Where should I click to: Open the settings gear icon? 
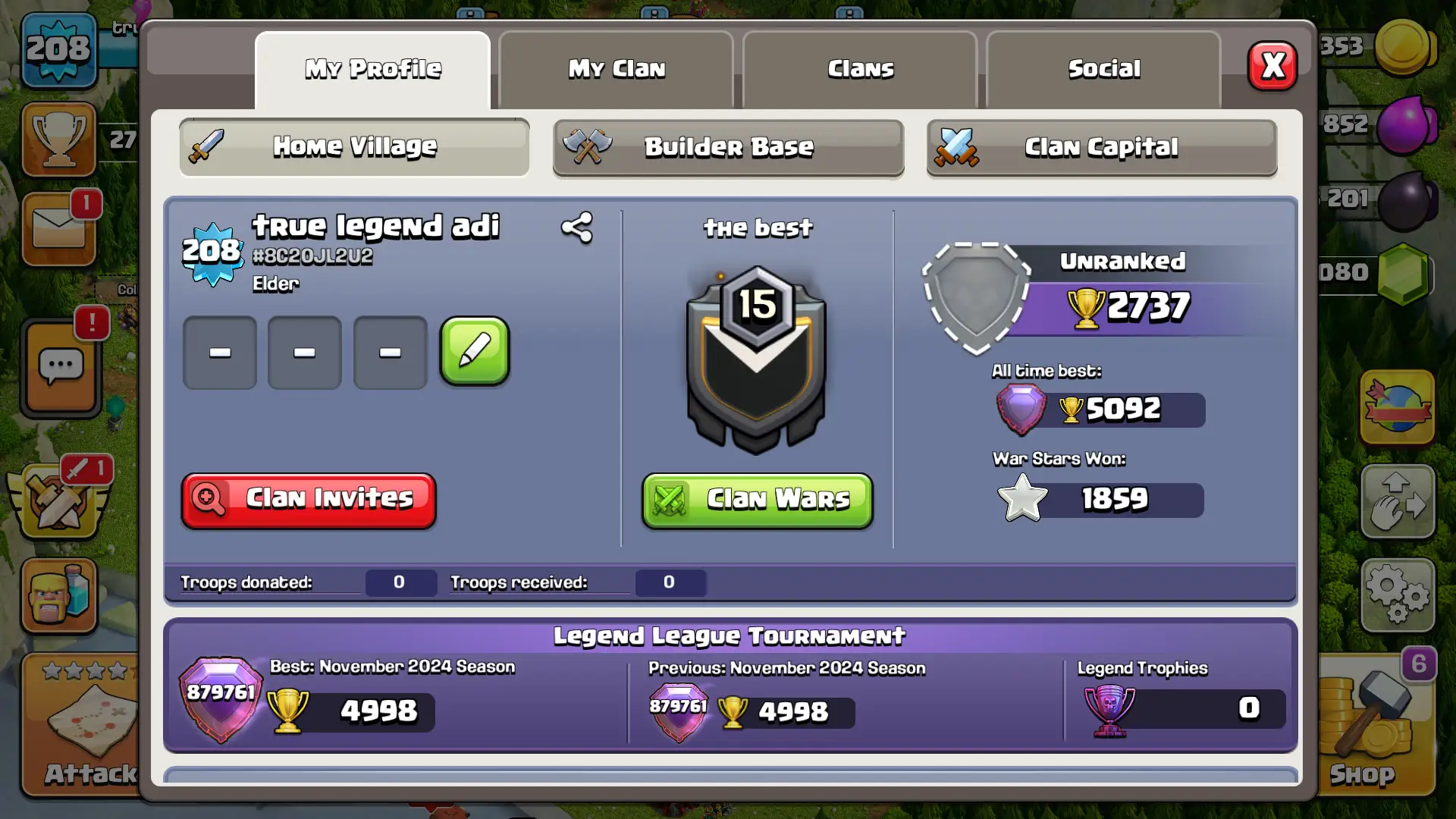point(1398,595)
